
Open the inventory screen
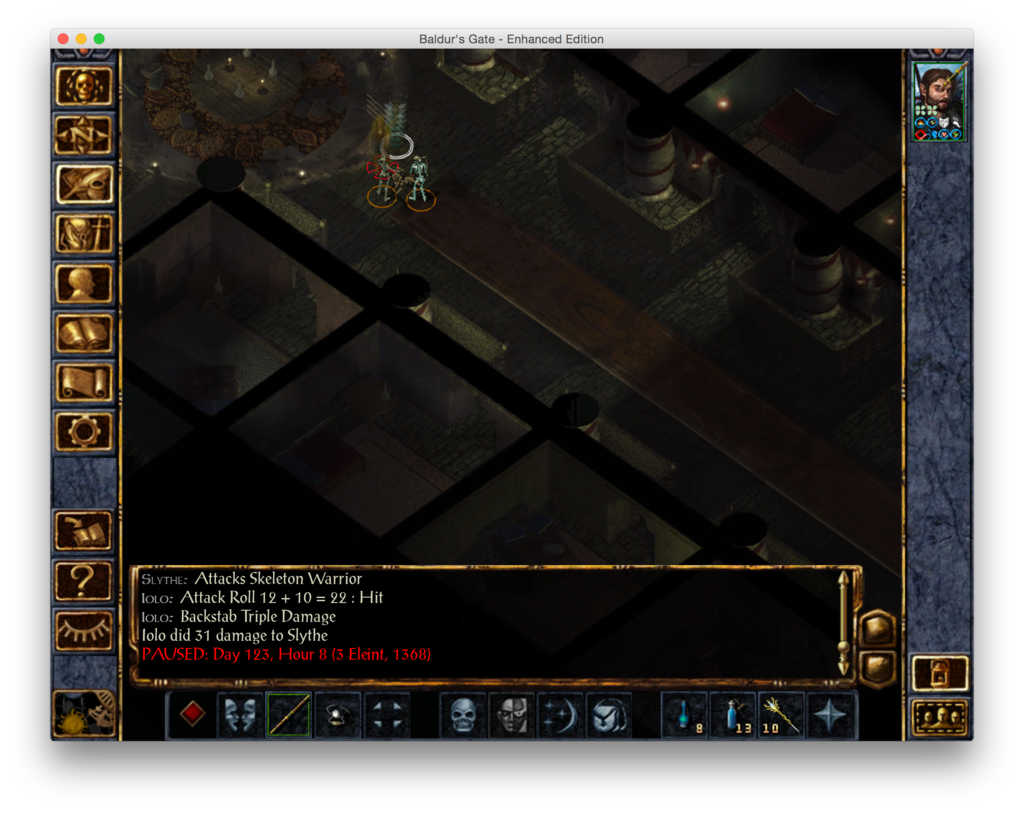pyautogui.click(x=83, y=234)
